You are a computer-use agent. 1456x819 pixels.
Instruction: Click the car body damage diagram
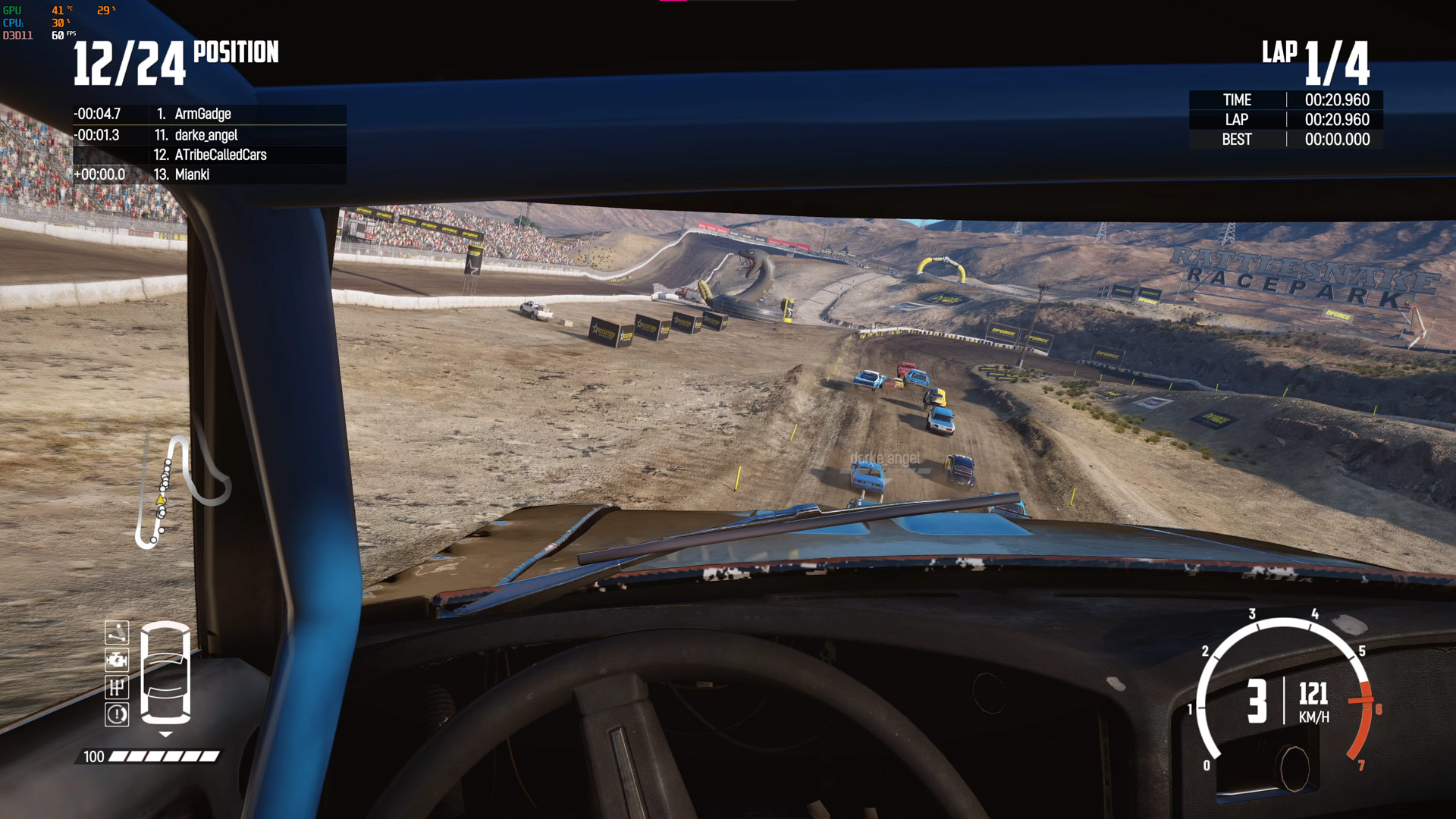(x=166, y=672)
